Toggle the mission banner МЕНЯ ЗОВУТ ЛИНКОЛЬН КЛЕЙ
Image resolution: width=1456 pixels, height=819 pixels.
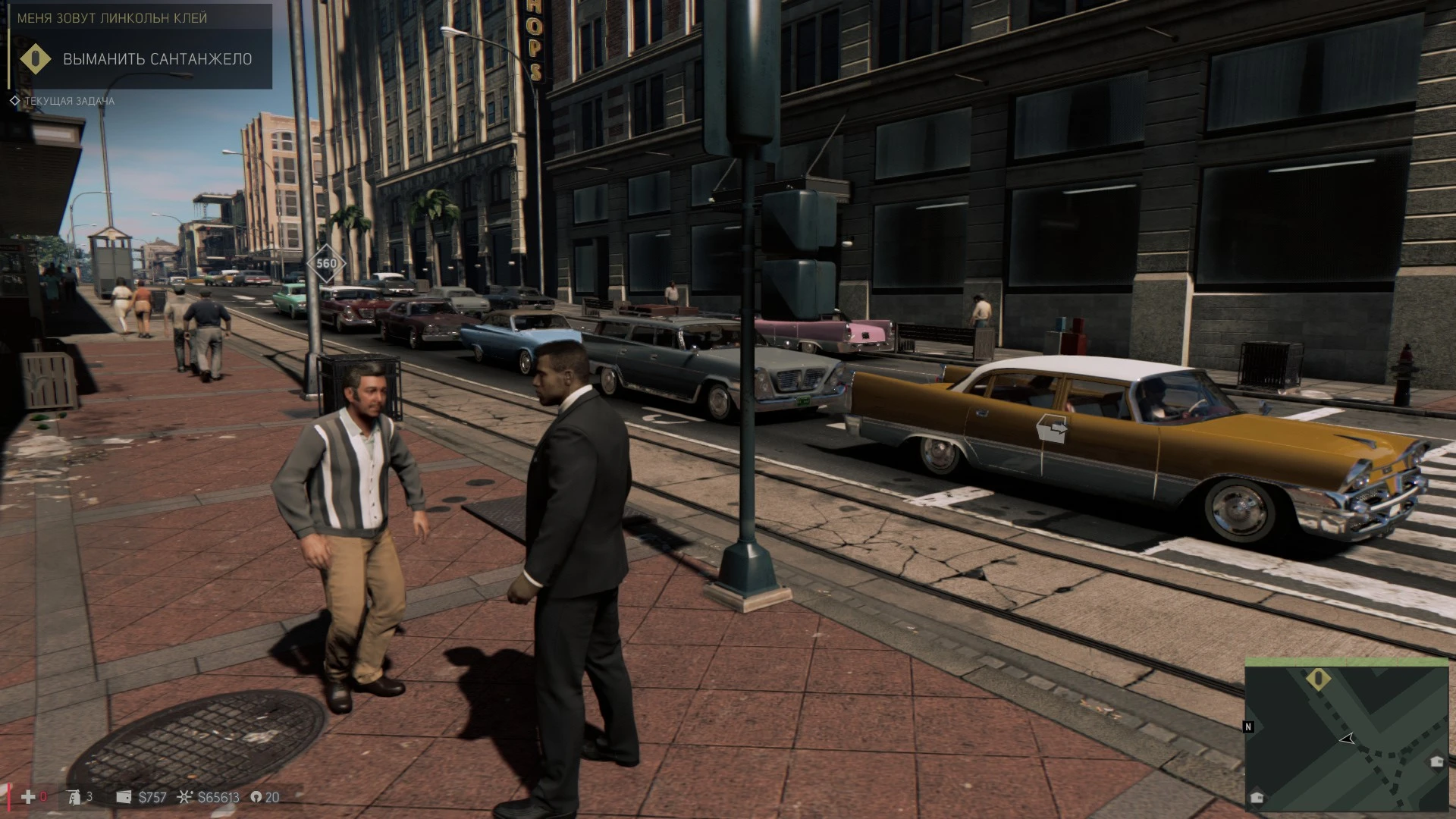coord(111,18)
